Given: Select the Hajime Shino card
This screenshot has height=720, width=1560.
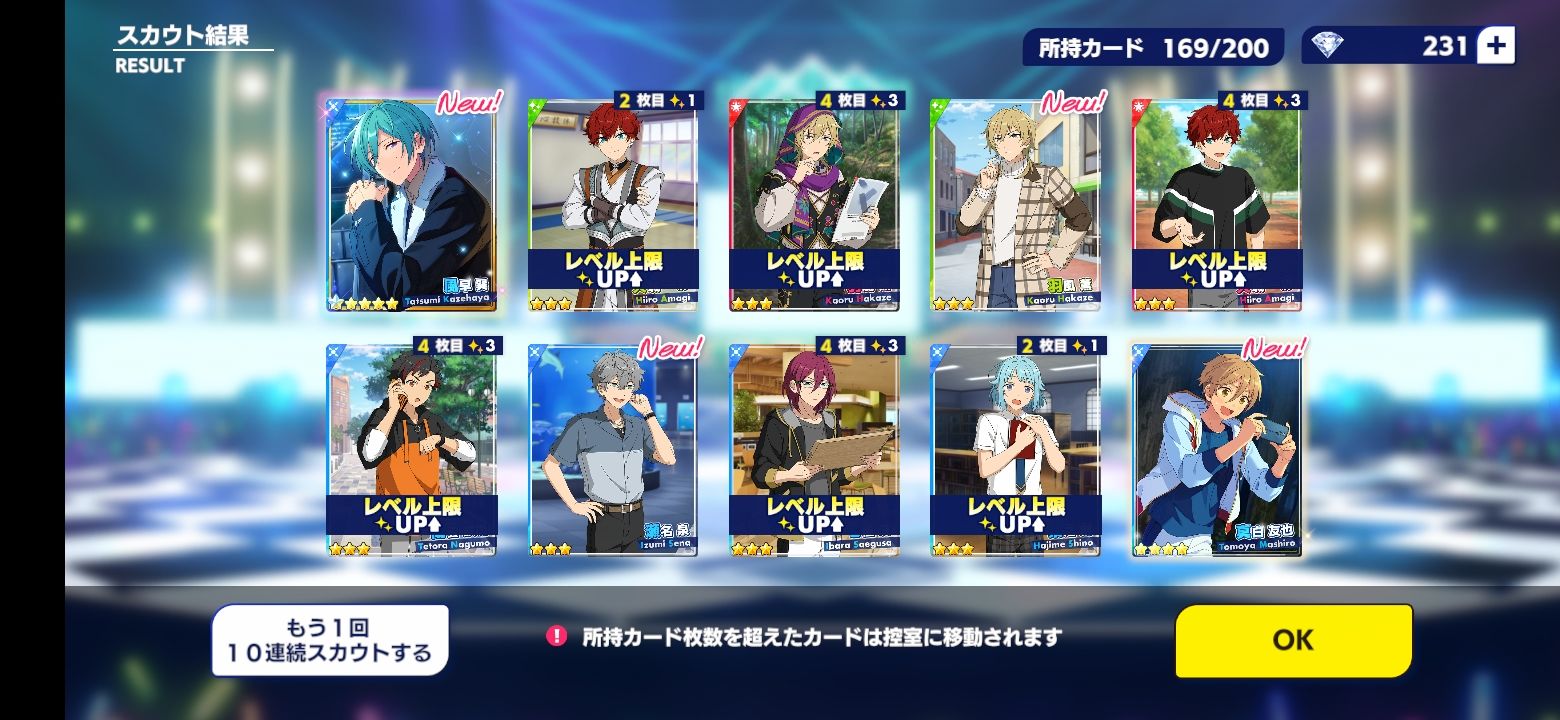Looking at the screenshot, I should (1015, 449).
